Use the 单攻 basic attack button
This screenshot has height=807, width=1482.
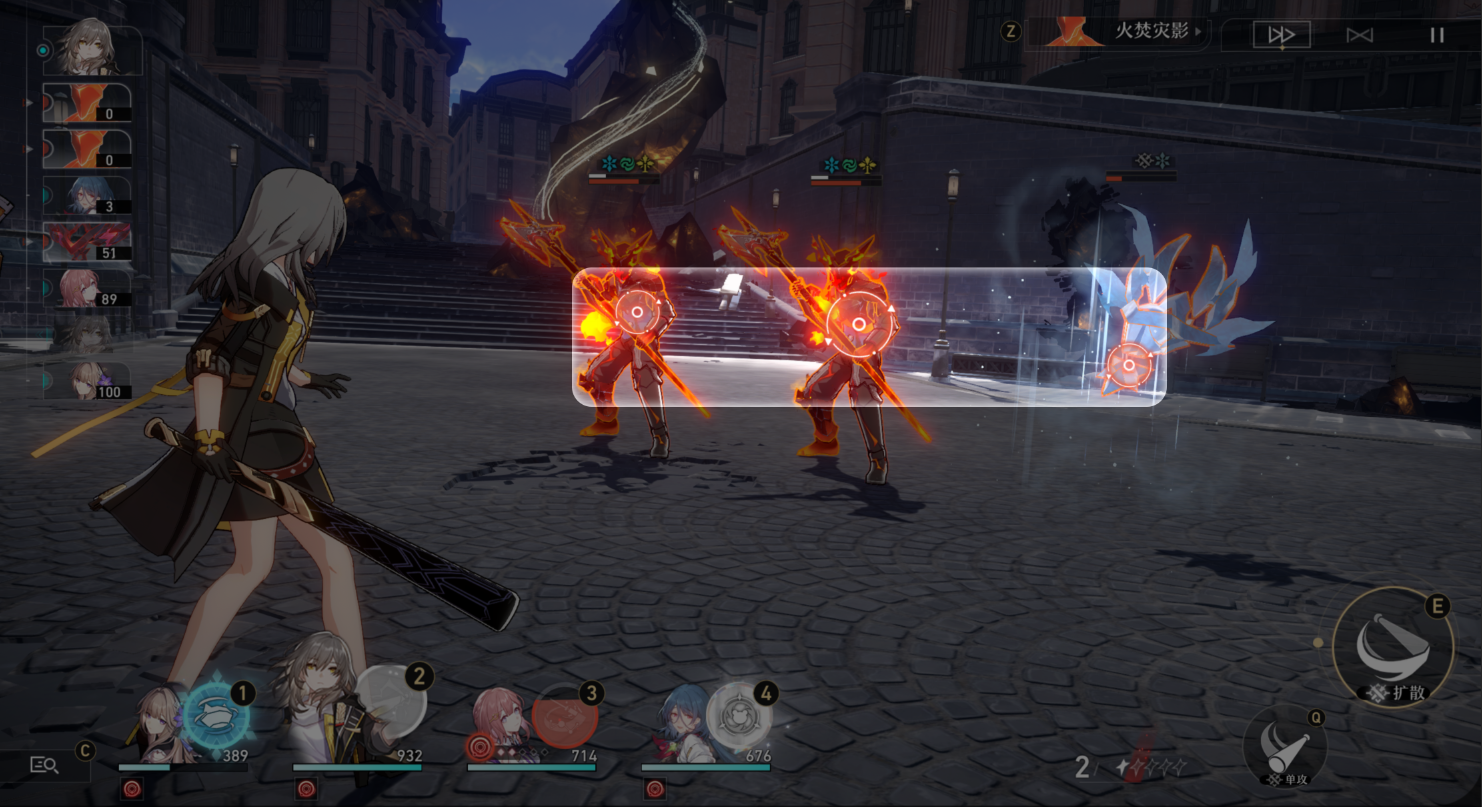[x=1284, y=744]
